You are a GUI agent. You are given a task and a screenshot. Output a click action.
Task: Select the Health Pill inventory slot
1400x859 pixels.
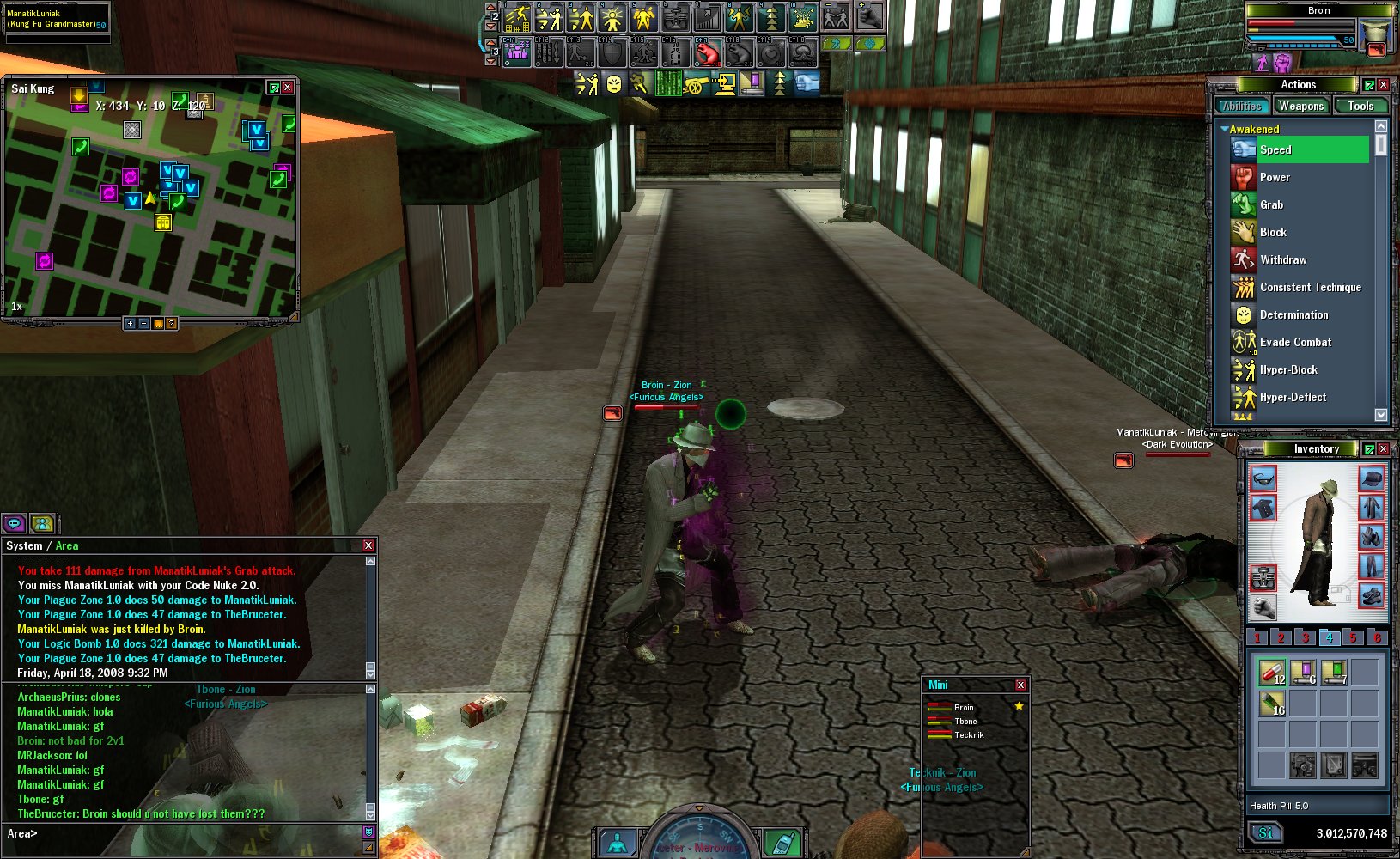pos(1271,672)
